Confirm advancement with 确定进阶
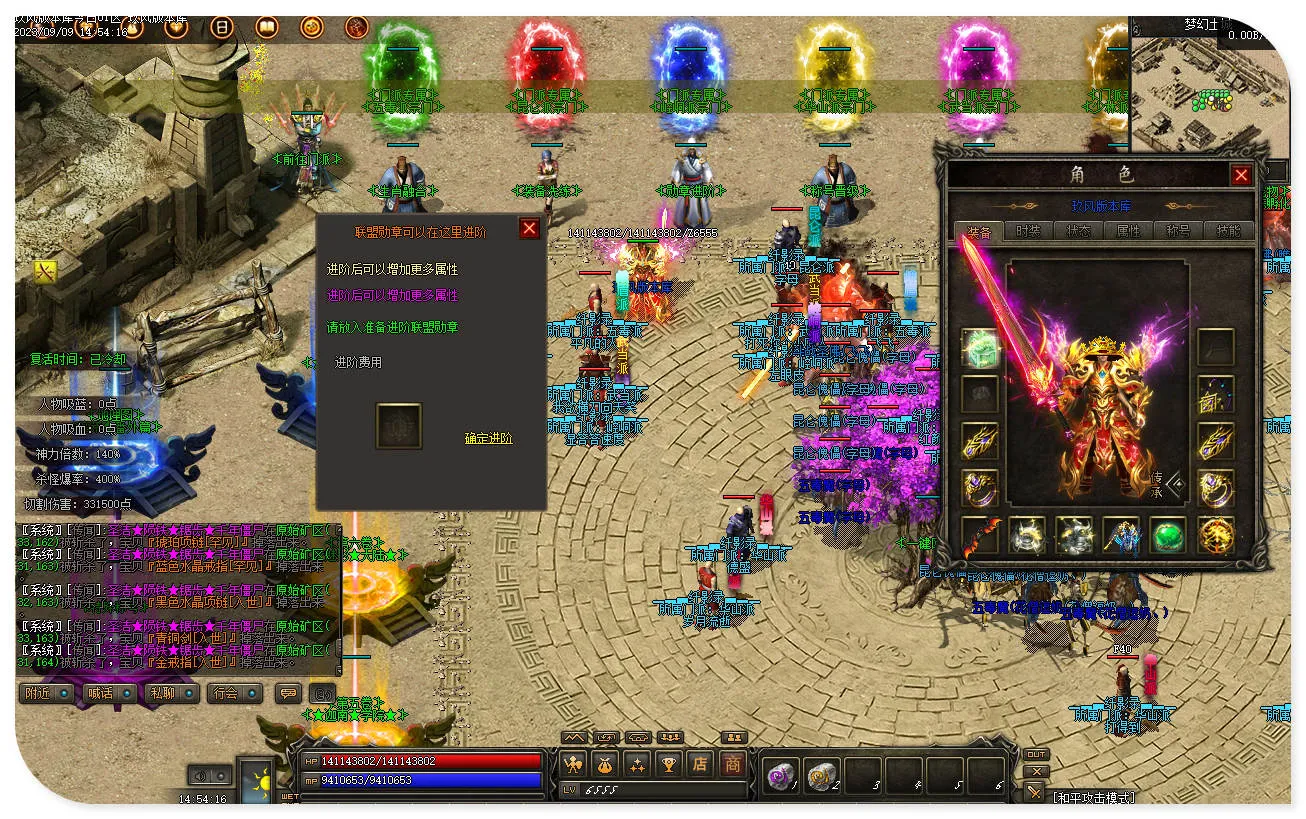Screen dimensions: 1306x819 [x=488, y=438]
